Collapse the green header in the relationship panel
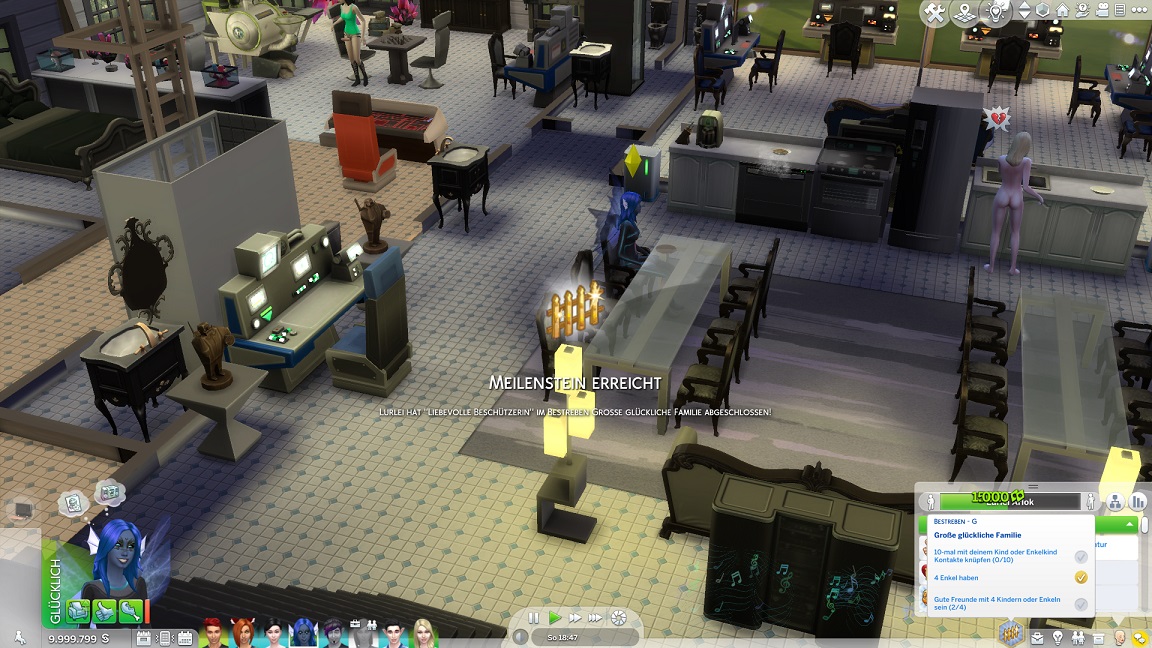This screenshot has height=648, width=1152. click(1130, 524)
